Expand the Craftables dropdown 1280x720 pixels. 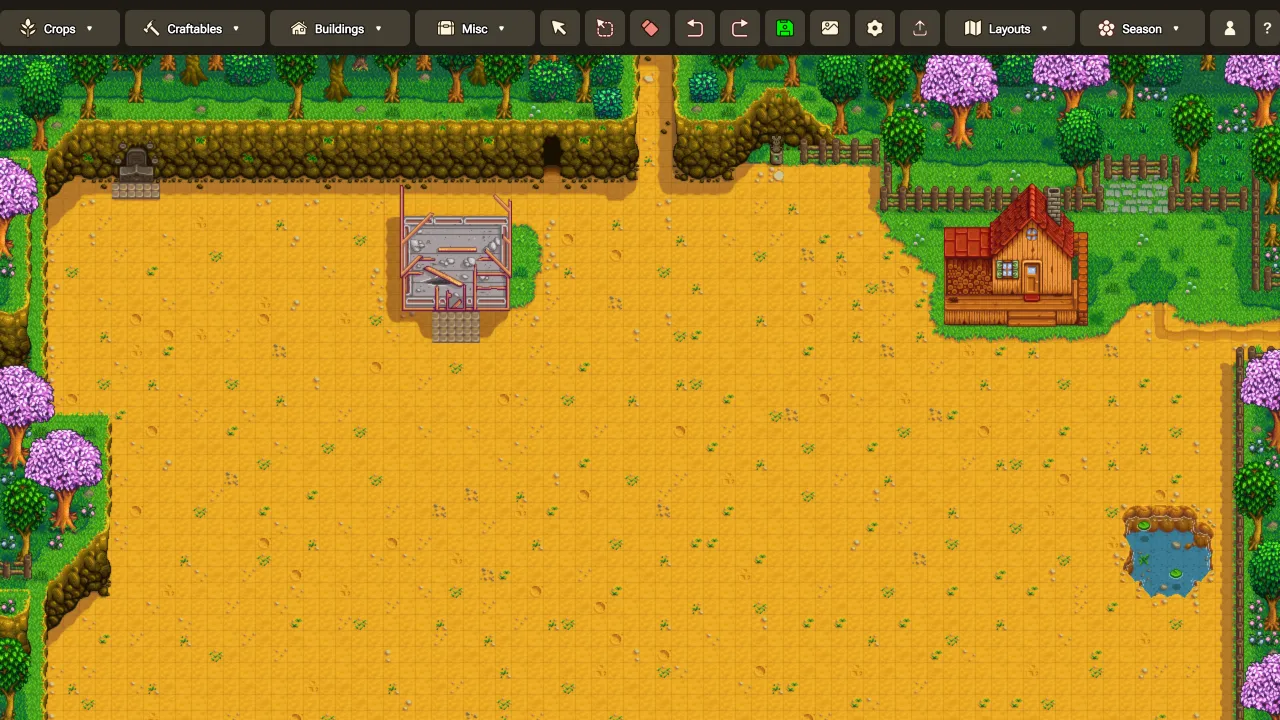pyautogui.click(x=194, y=28)
